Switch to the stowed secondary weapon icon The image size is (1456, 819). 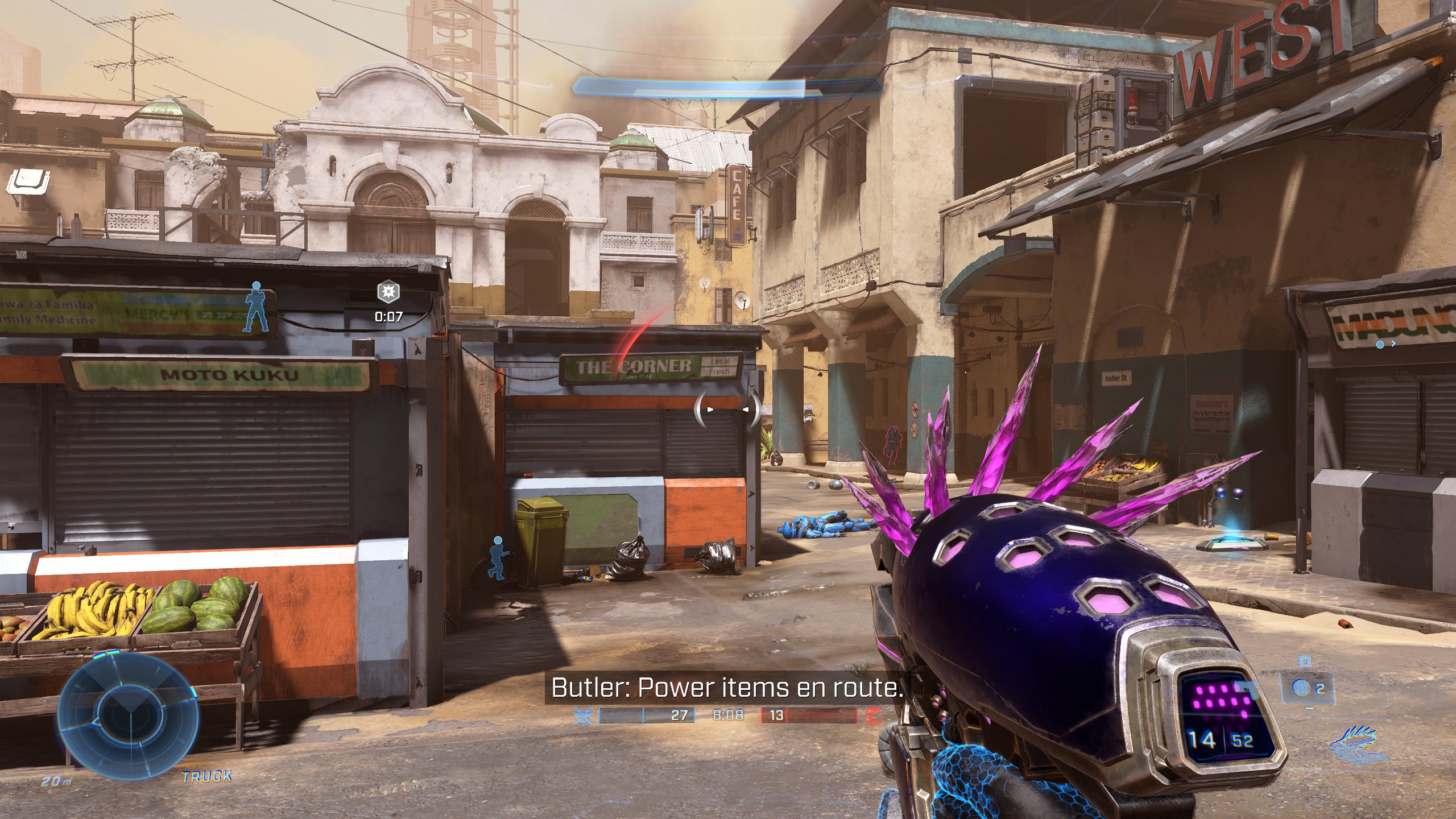1357,743
